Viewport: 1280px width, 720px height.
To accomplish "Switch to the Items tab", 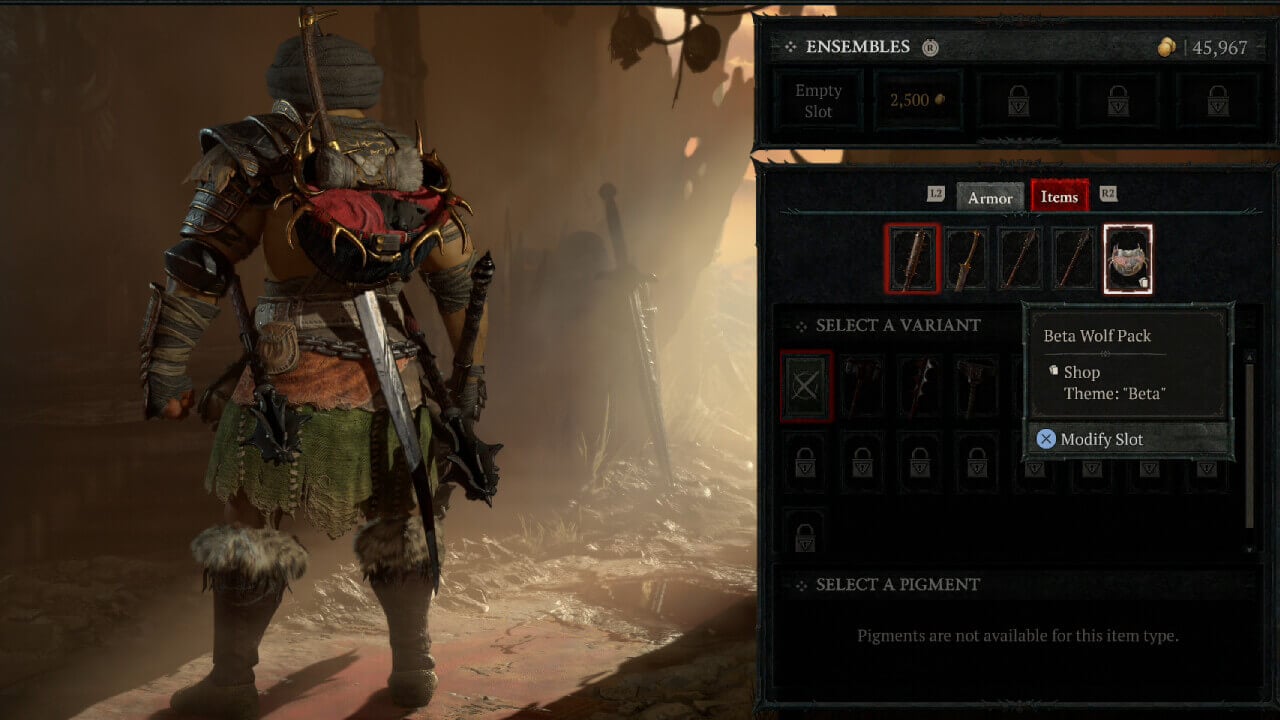I will [x=1059, y=197].
